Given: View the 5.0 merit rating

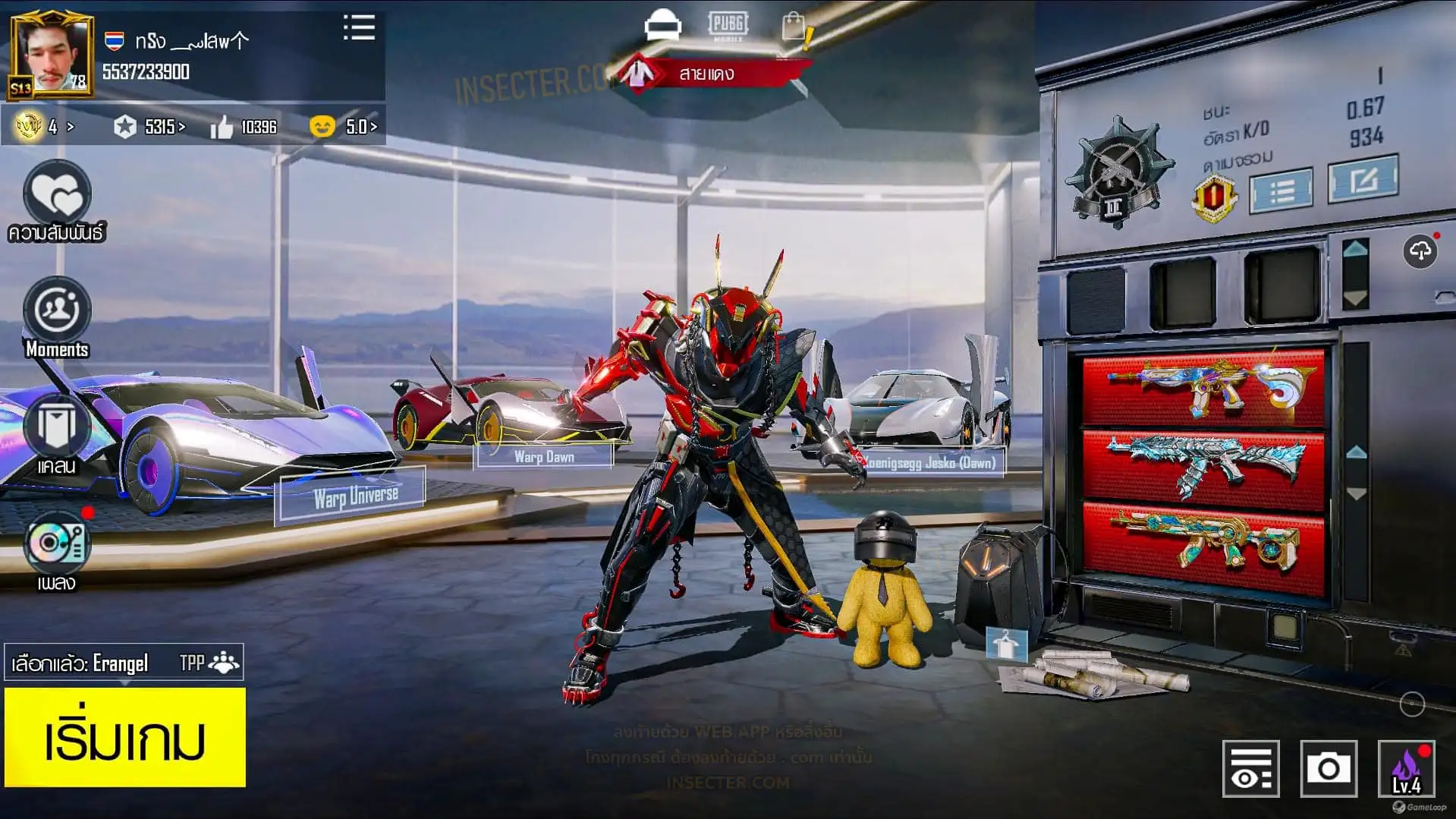Looking at the screenshot, I should (x=345, y=127).
